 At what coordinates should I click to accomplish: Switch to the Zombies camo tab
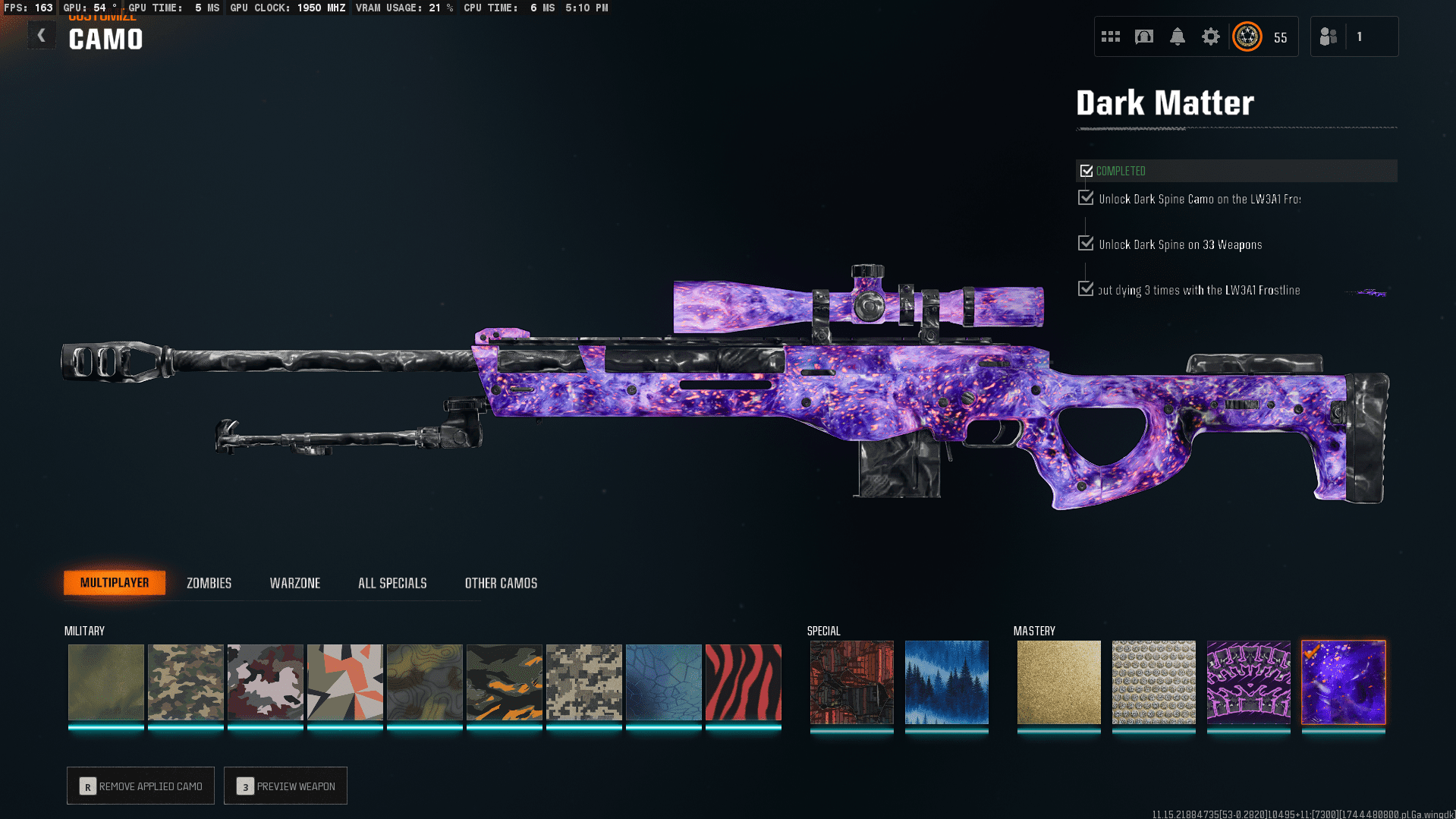[x=209, y=583]
